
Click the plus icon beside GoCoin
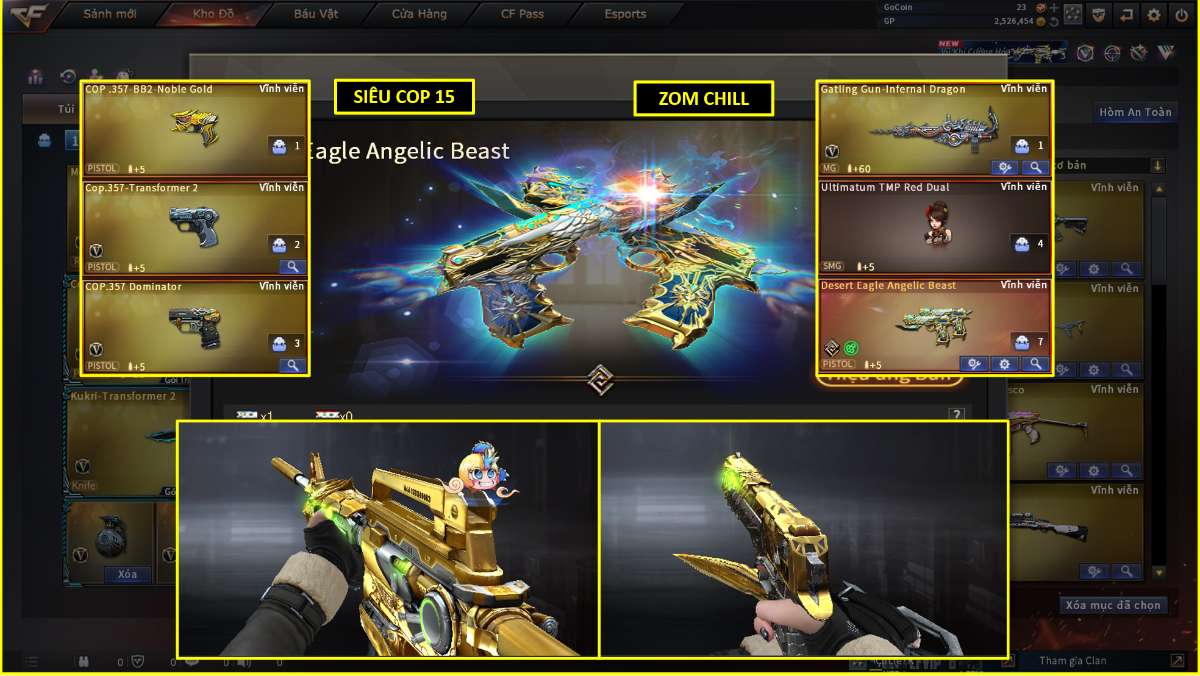1053,7
